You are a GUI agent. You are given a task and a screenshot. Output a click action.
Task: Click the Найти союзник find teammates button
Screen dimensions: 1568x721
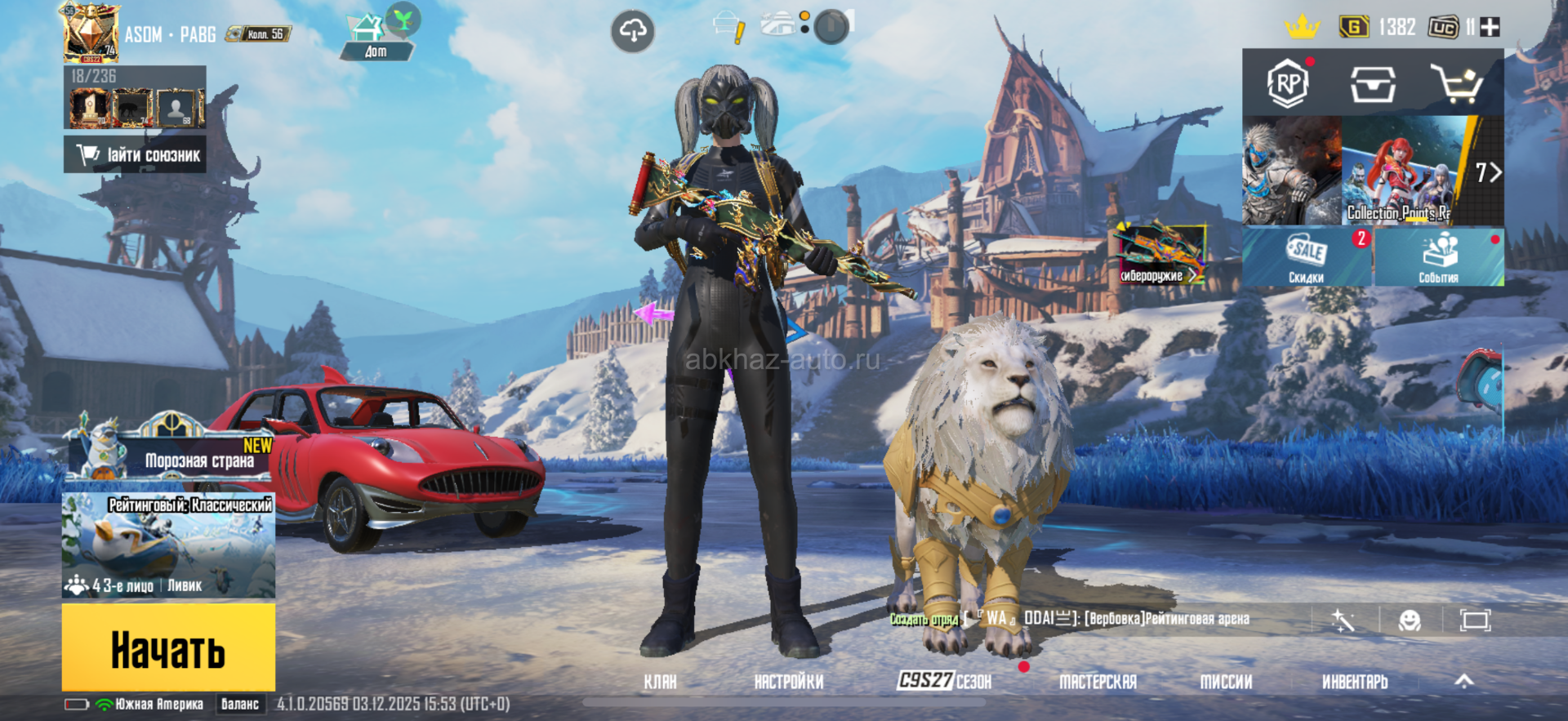point(136,154)
